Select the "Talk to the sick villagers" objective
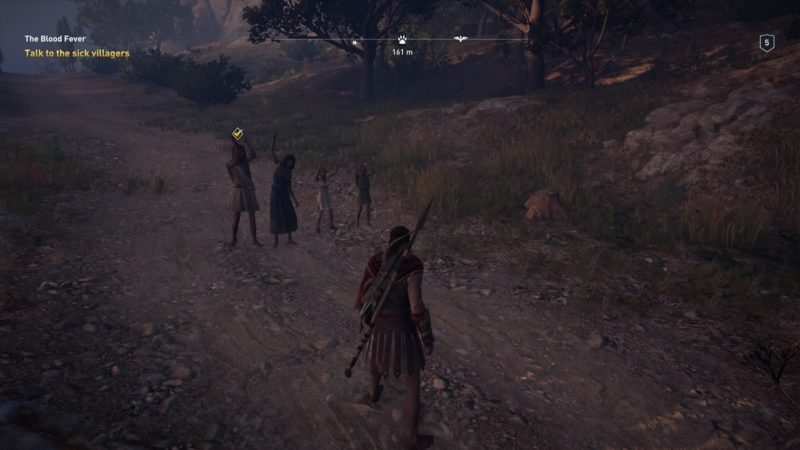This screenshot has width=800, height=450. pos(77,53)
